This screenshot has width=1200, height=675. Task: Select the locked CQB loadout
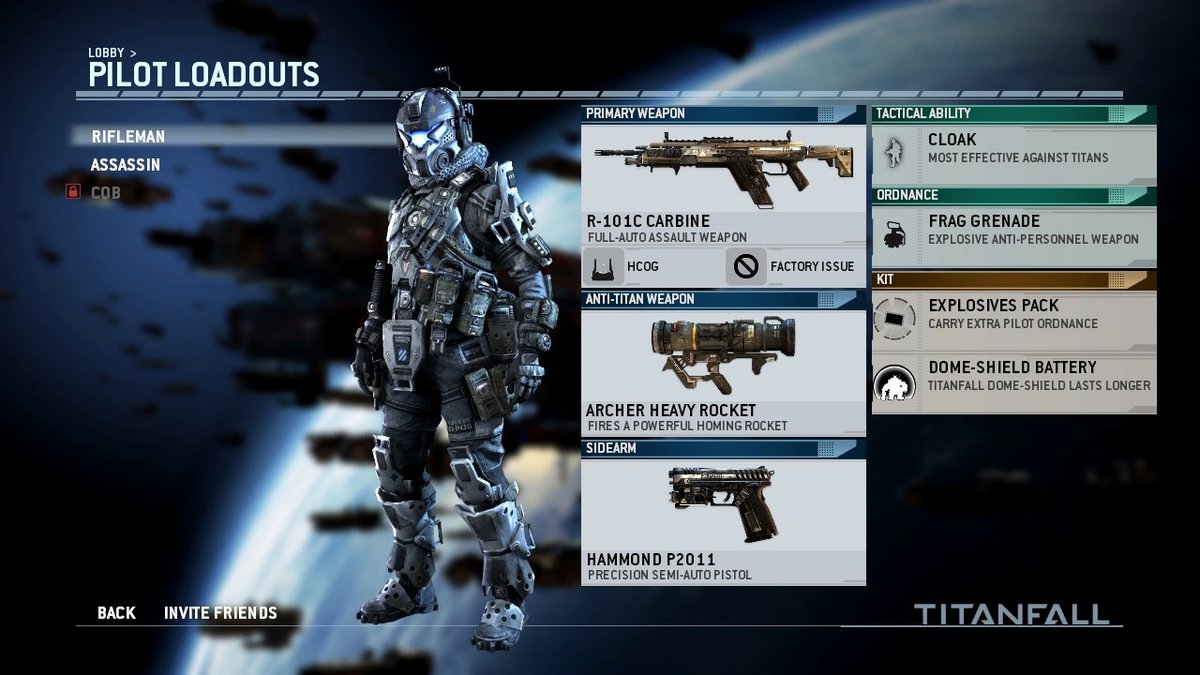105,192
